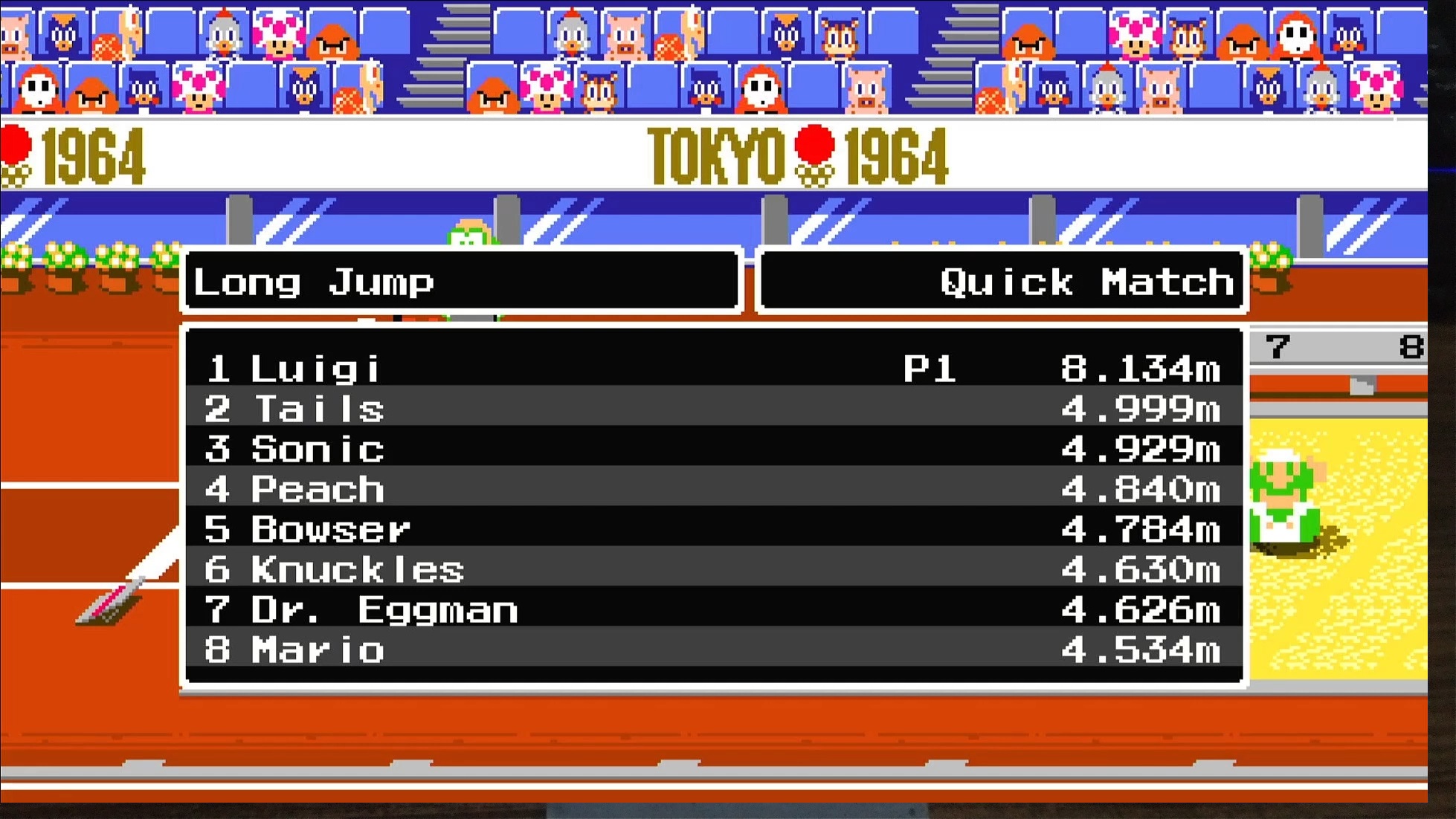
Task: Click Sonic's third-place row
Action: coord(712,449)
